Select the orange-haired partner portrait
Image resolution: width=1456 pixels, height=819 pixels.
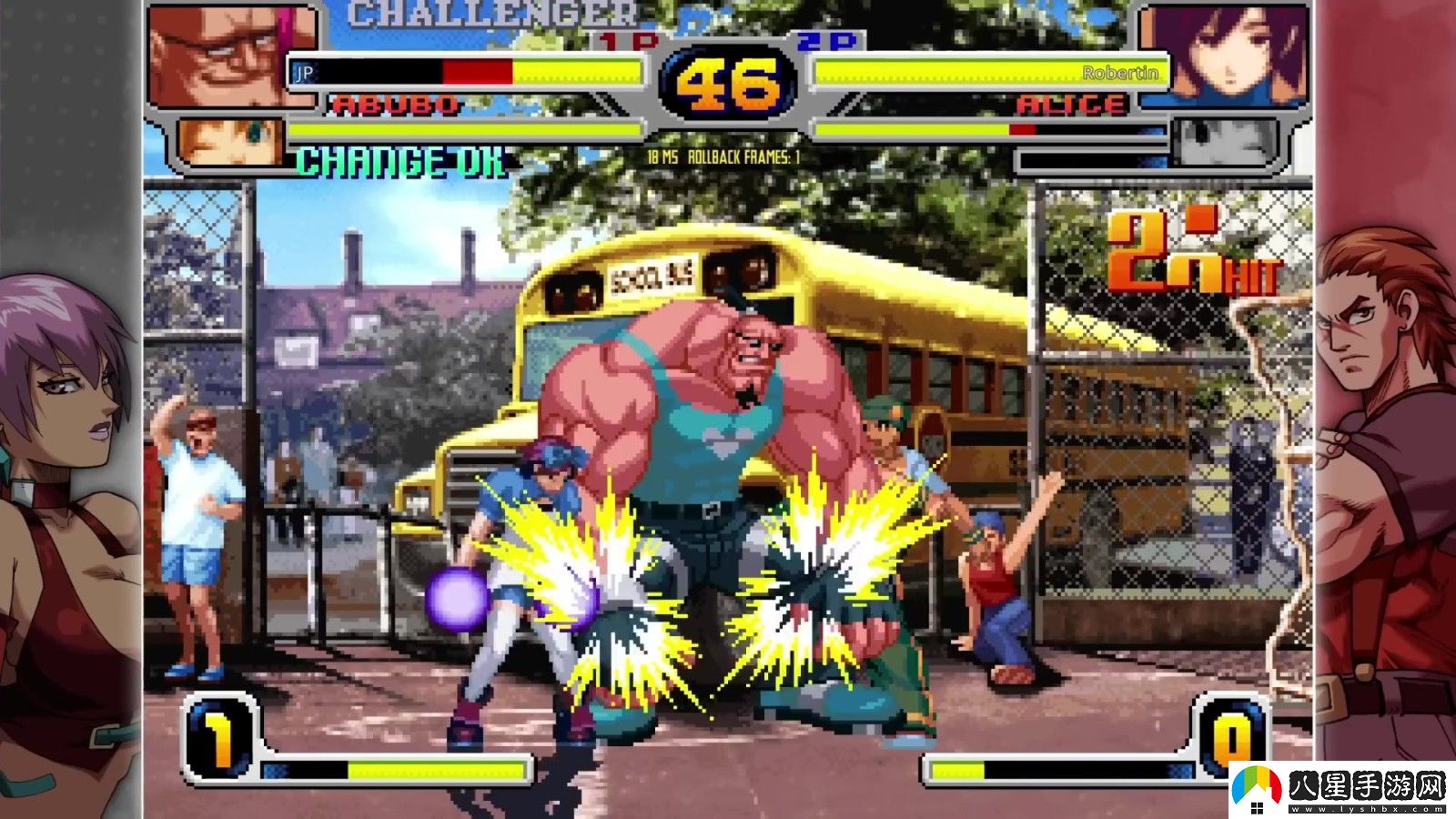tap(231, 143)
